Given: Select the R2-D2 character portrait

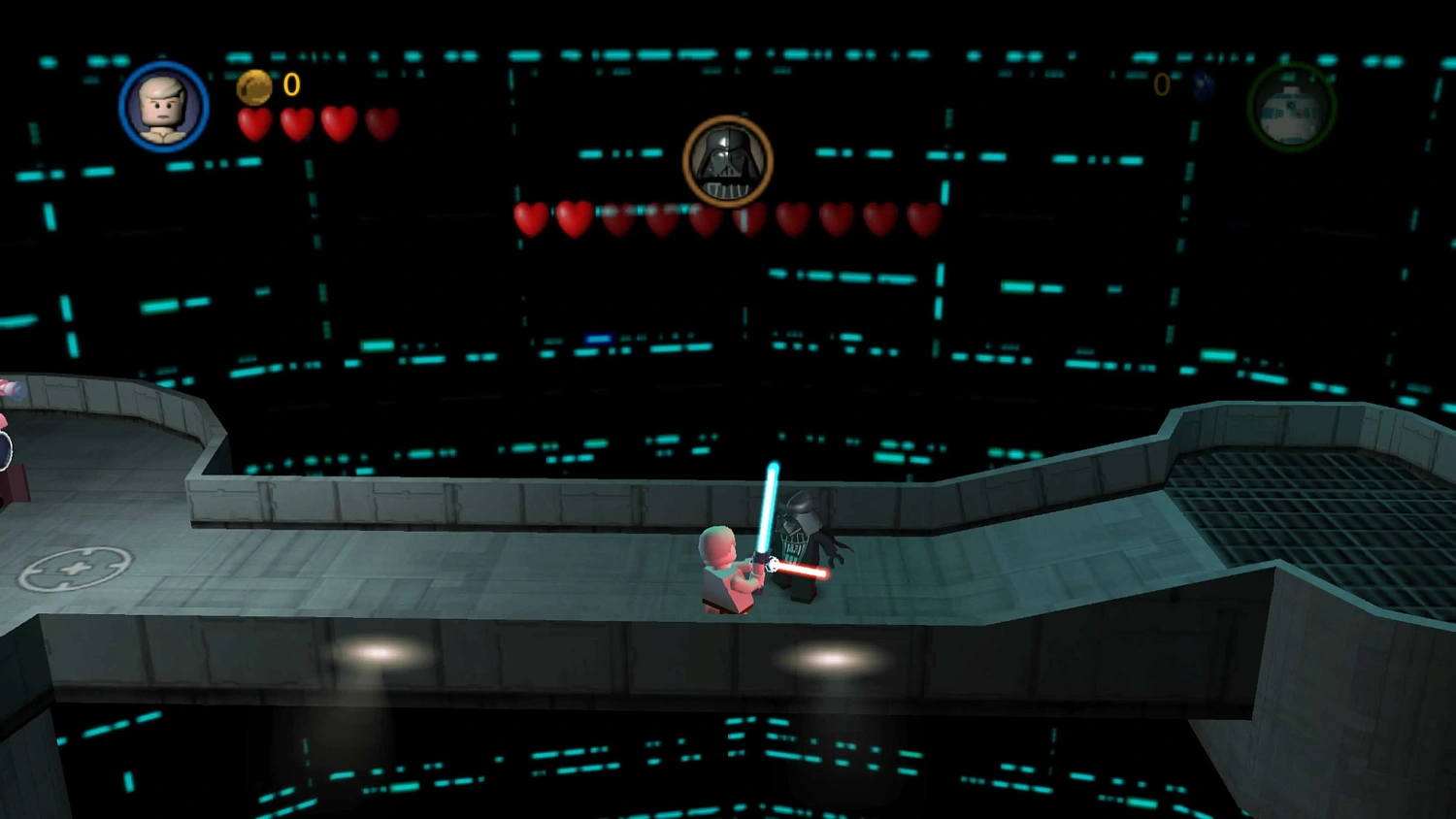Looking at the screenshot, I should (1293, 110).
